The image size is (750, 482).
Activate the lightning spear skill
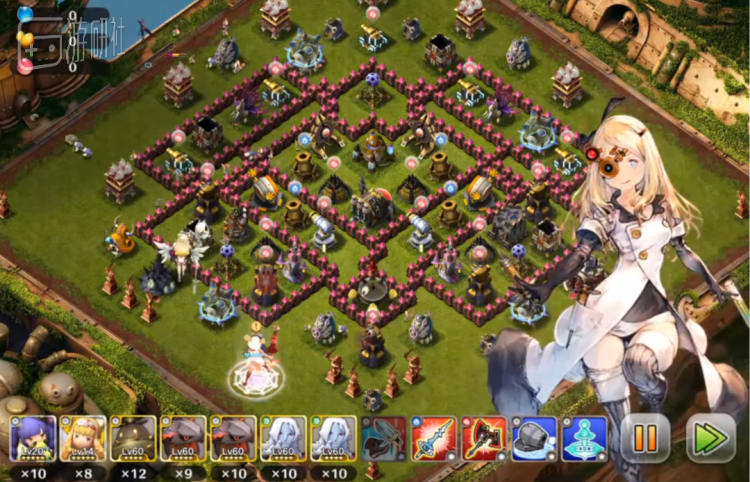(x=434, y=438)
